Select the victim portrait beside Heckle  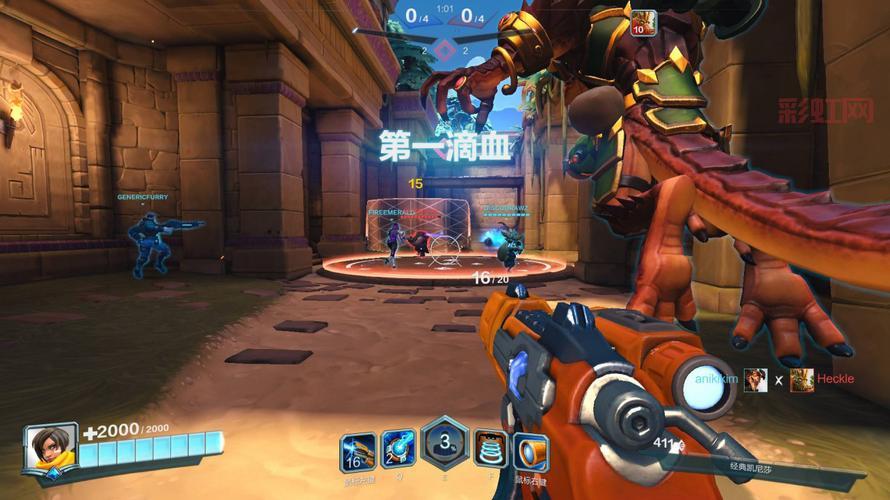coord(801,380)
